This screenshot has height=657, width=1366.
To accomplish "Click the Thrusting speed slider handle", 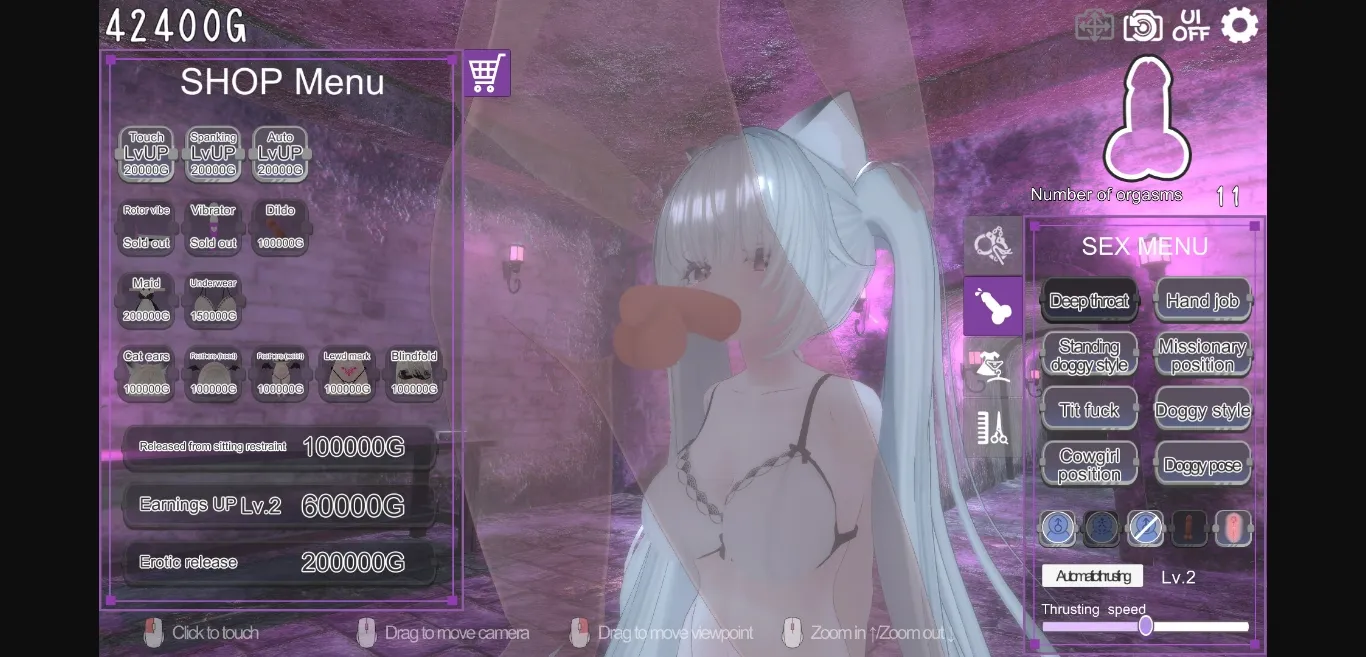I will 1146,626.
